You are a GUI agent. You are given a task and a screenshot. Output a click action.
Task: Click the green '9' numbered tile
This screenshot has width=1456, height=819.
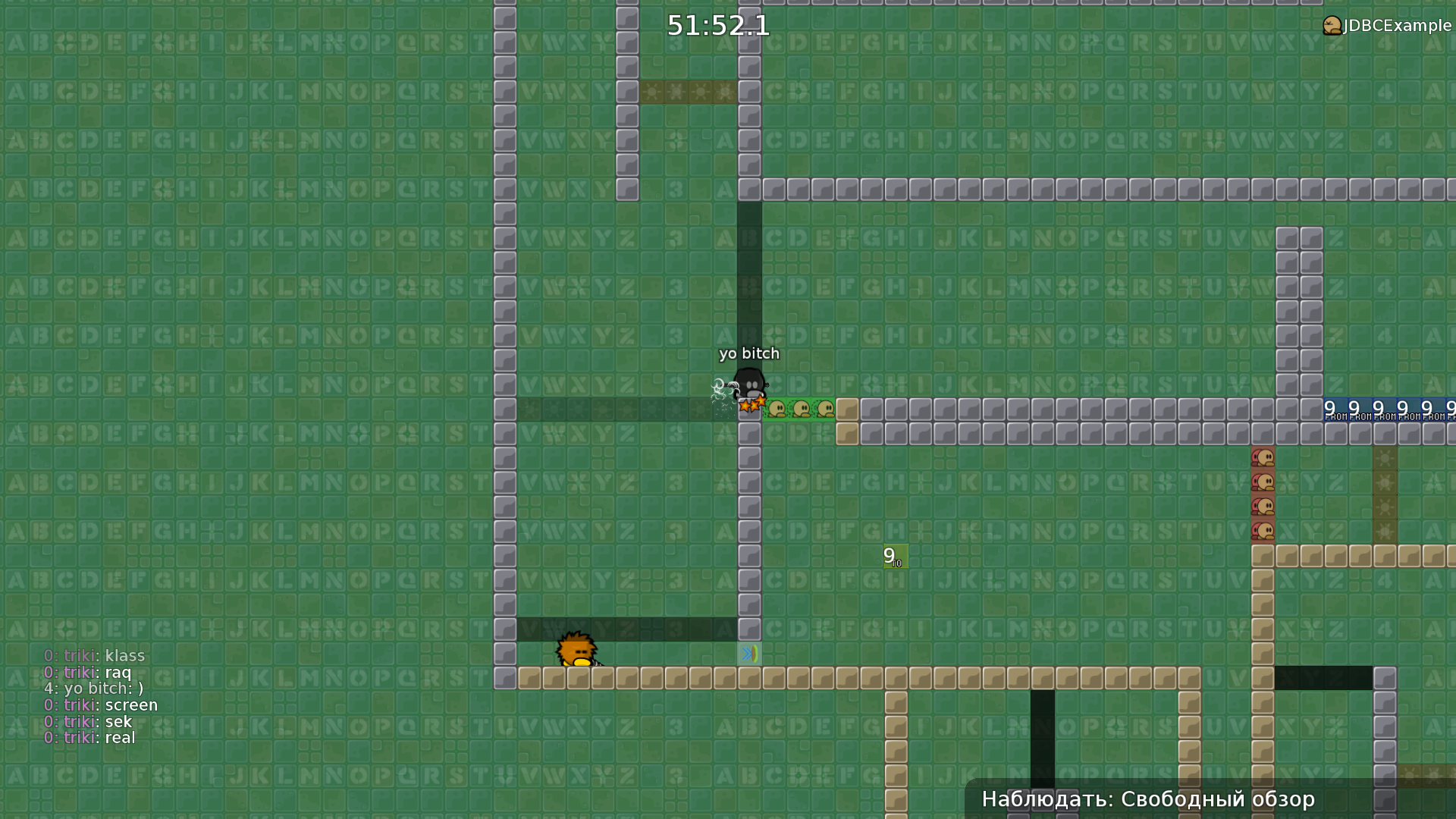click(894, 556)
